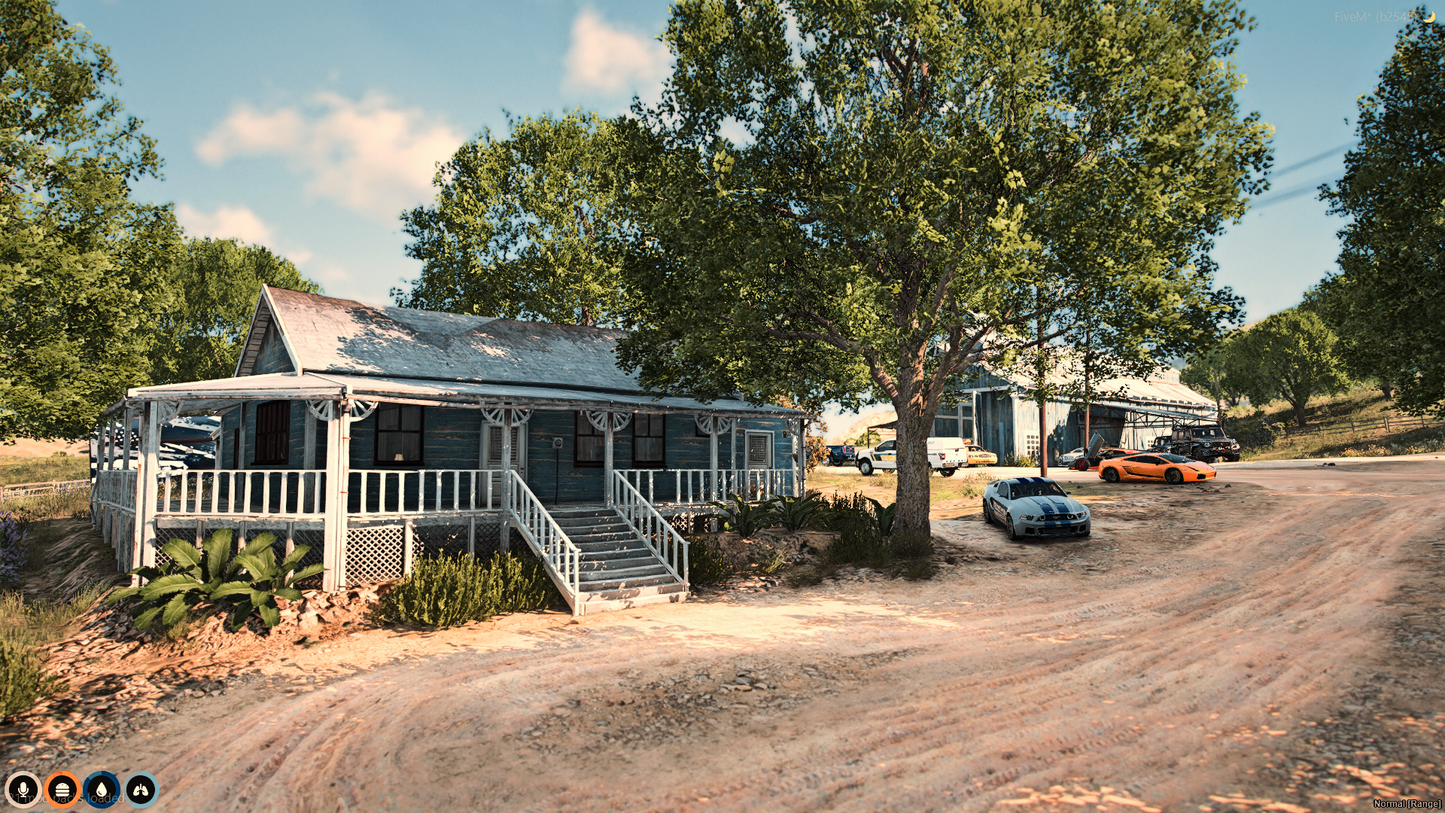Select the burger hunger icon
Viewport: 1445px width, 813px height.
(x=62, y=789)
